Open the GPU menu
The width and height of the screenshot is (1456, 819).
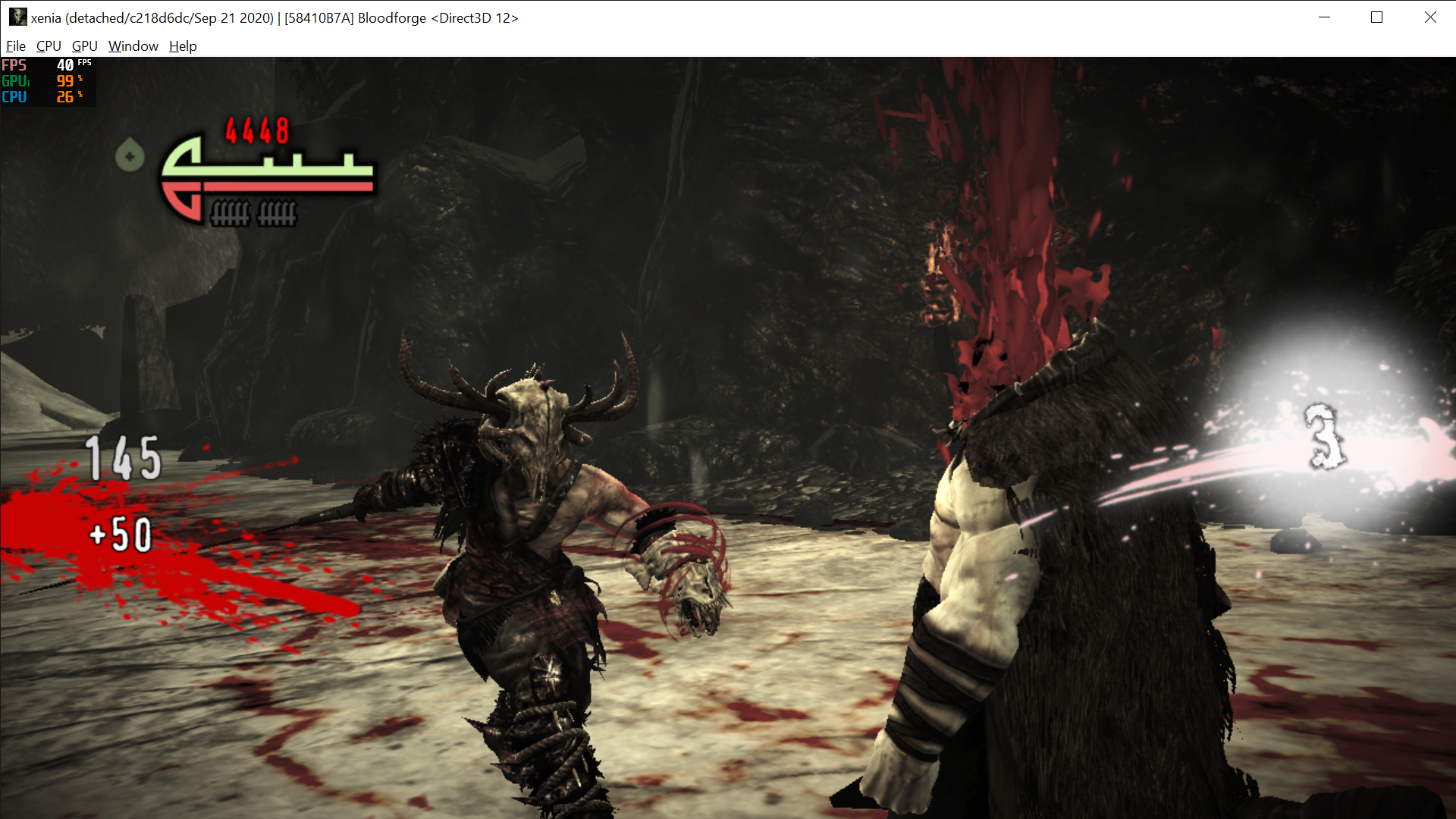click(83, 46)
